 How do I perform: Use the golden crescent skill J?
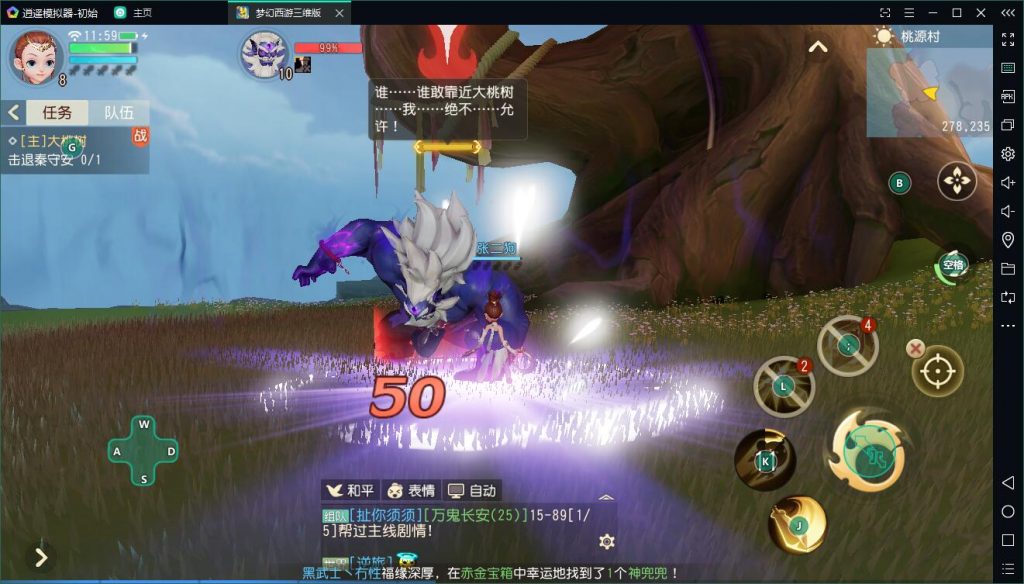797,524
